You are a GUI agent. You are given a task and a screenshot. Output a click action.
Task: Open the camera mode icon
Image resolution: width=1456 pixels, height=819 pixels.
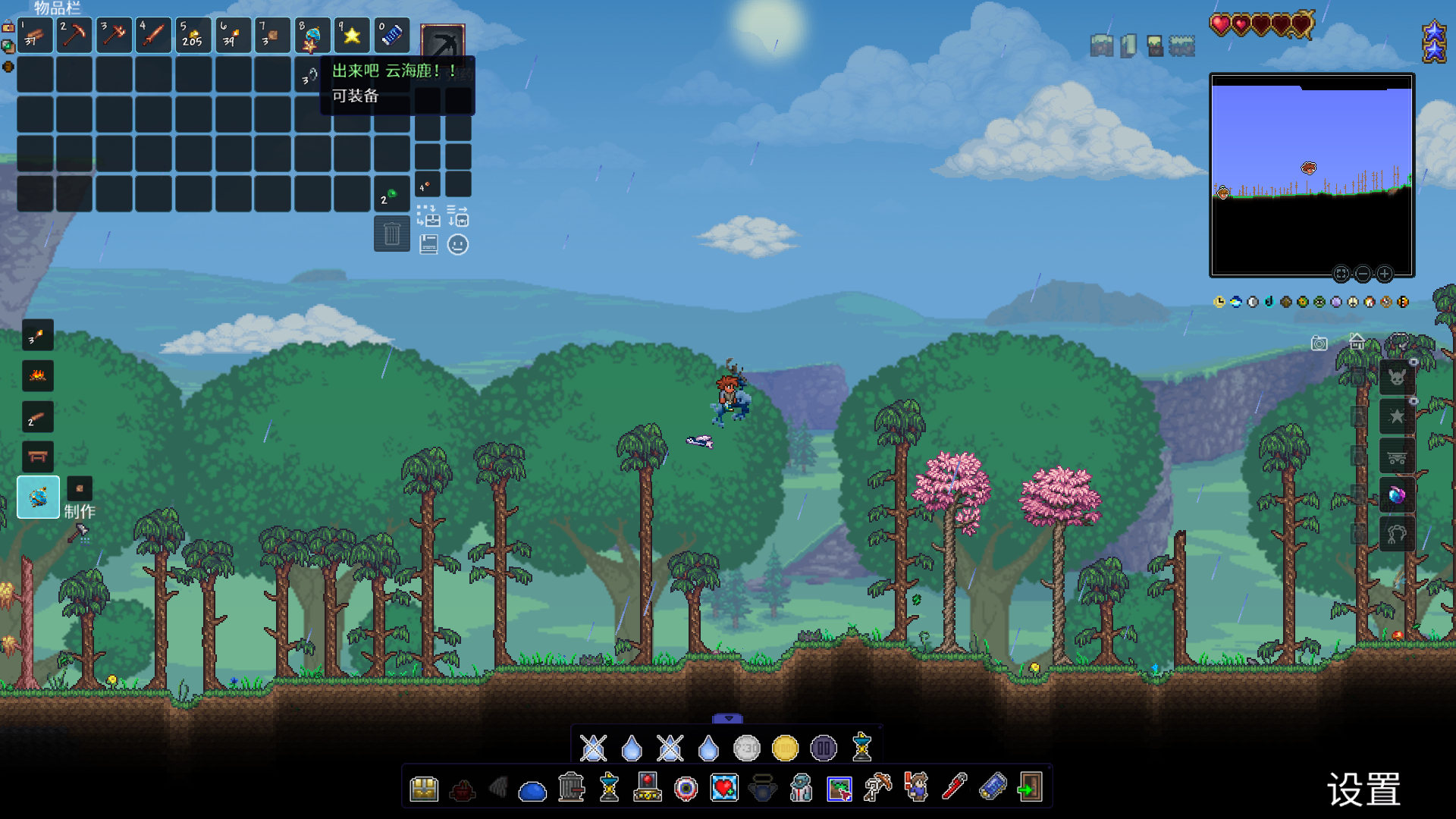click(x=1319, y=344)
